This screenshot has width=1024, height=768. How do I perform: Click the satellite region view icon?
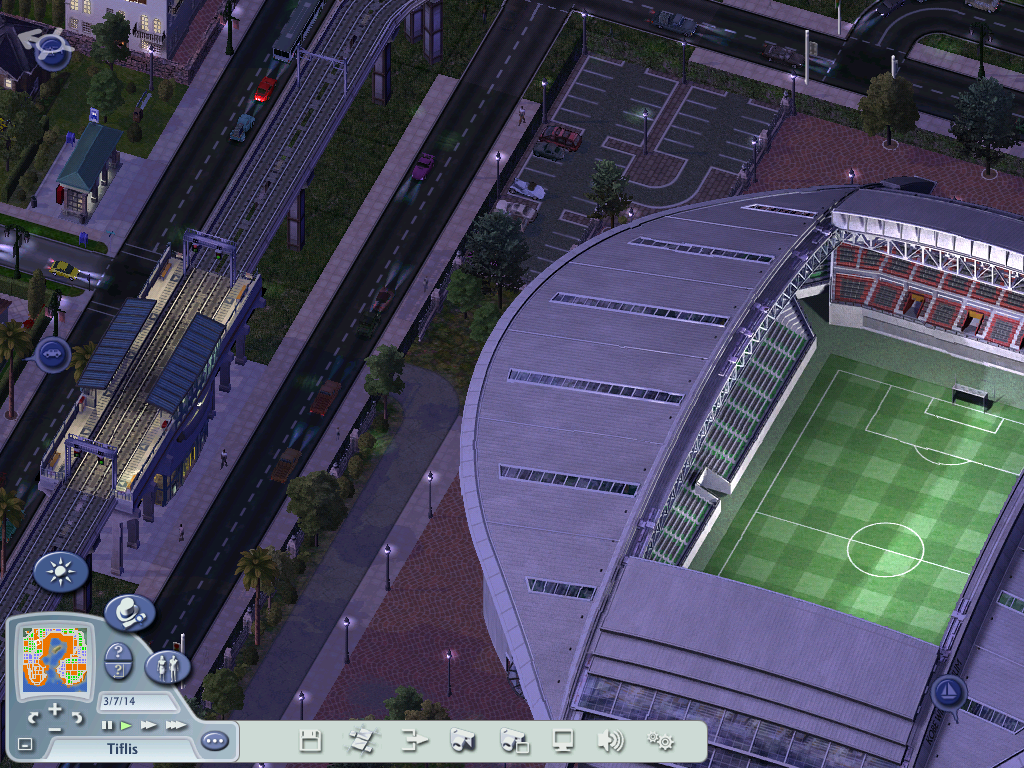pos(360,741)
